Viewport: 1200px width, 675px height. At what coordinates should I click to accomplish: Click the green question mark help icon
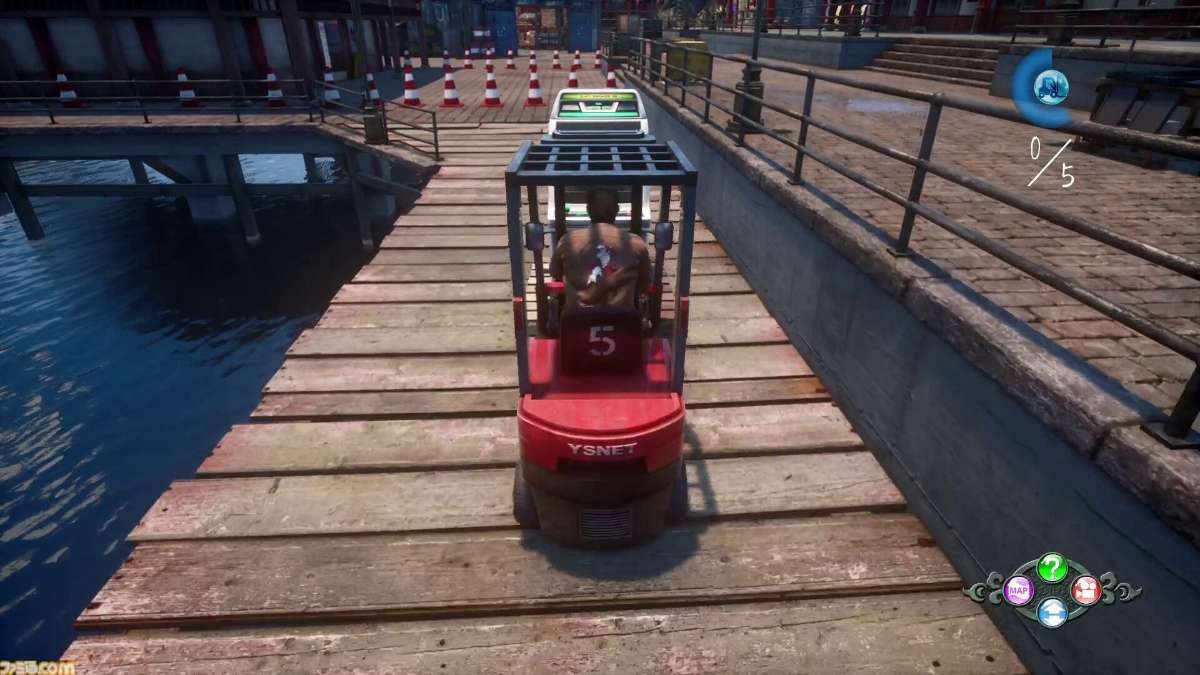point(1051,568)
